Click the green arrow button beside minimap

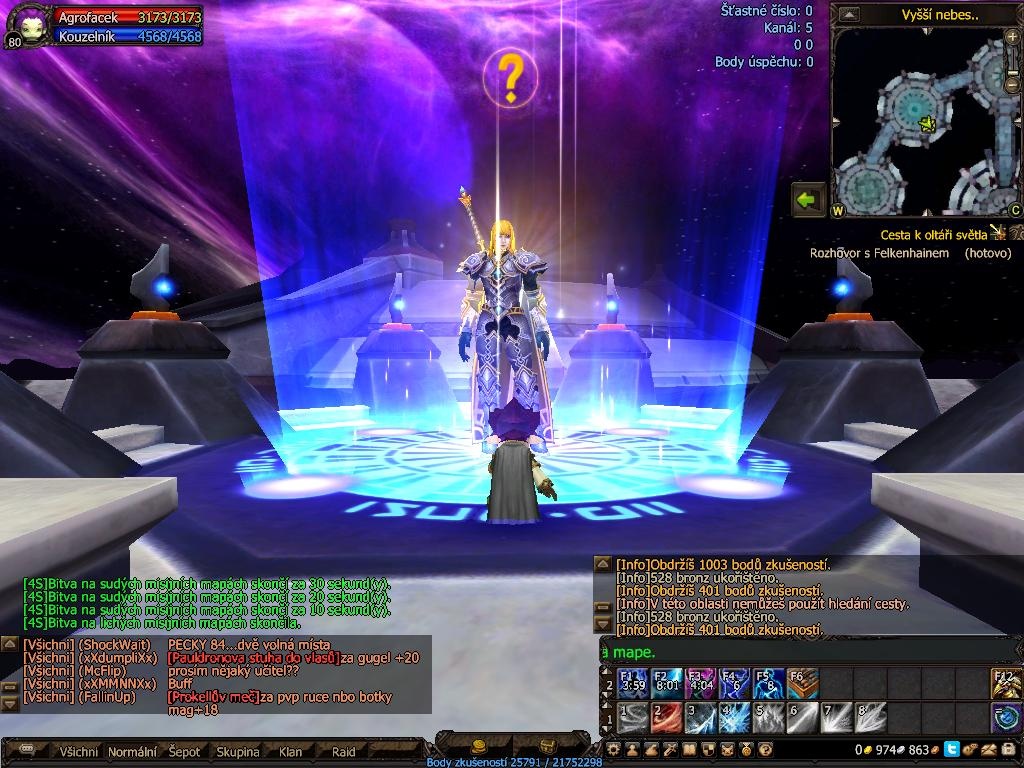point(808,200)
